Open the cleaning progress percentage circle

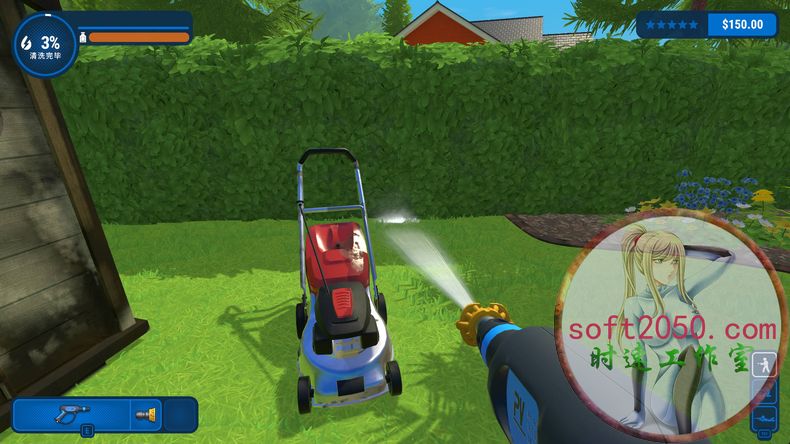[44, 46]
